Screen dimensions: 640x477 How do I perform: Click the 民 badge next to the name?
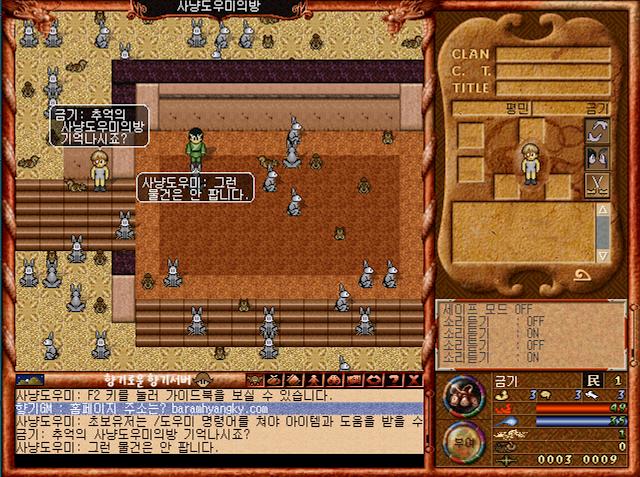point(592,380)
